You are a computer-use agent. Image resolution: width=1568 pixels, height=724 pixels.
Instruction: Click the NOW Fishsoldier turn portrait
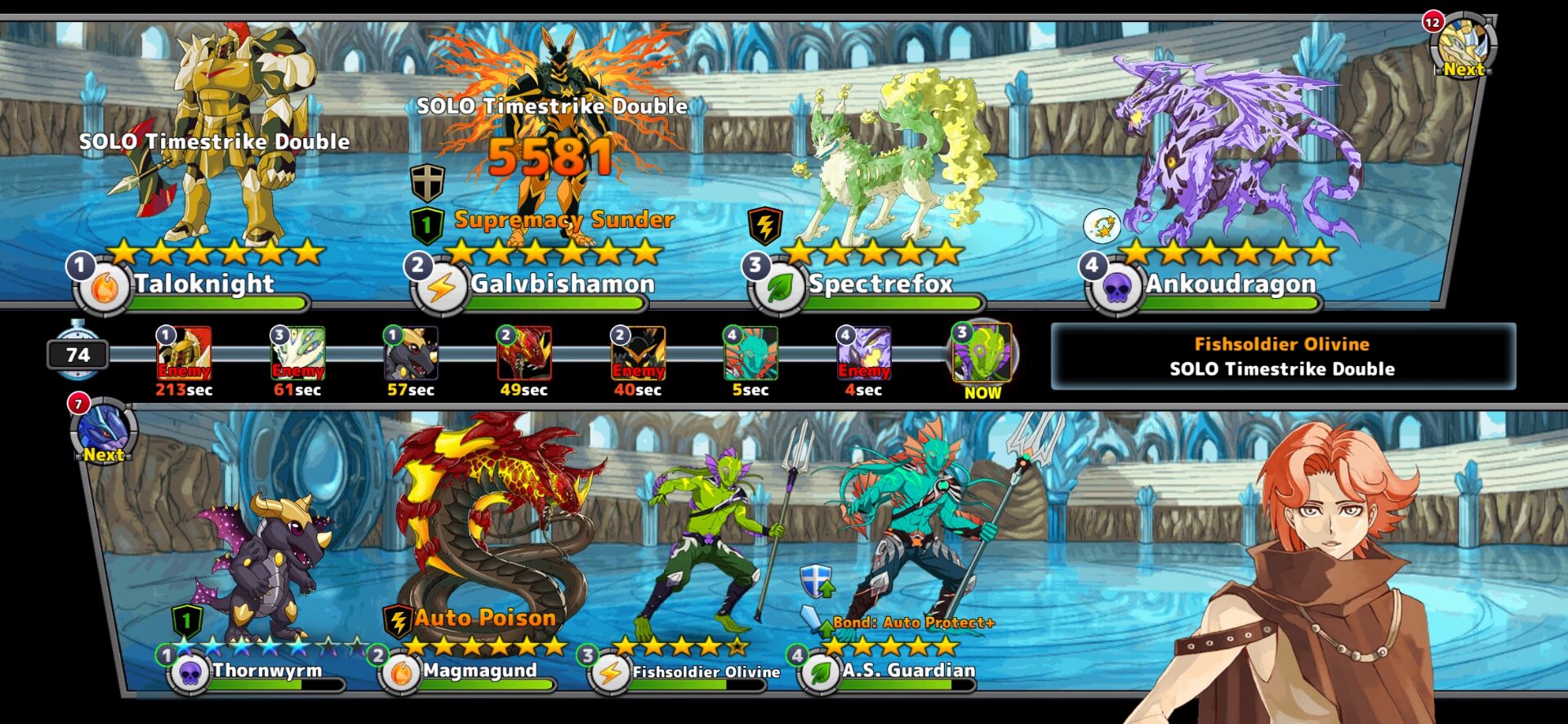click(x=982, y=353)
